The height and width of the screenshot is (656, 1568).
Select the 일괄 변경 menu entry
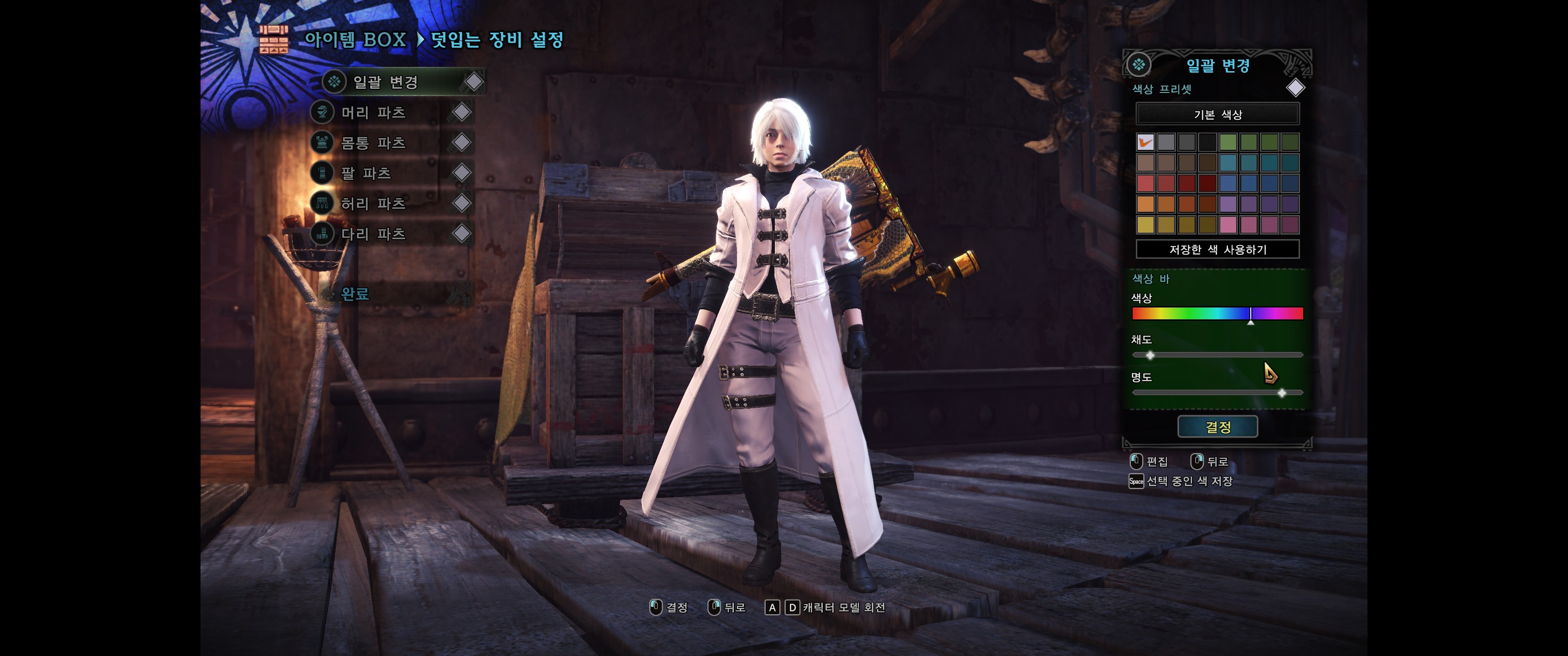pos(385,82)
